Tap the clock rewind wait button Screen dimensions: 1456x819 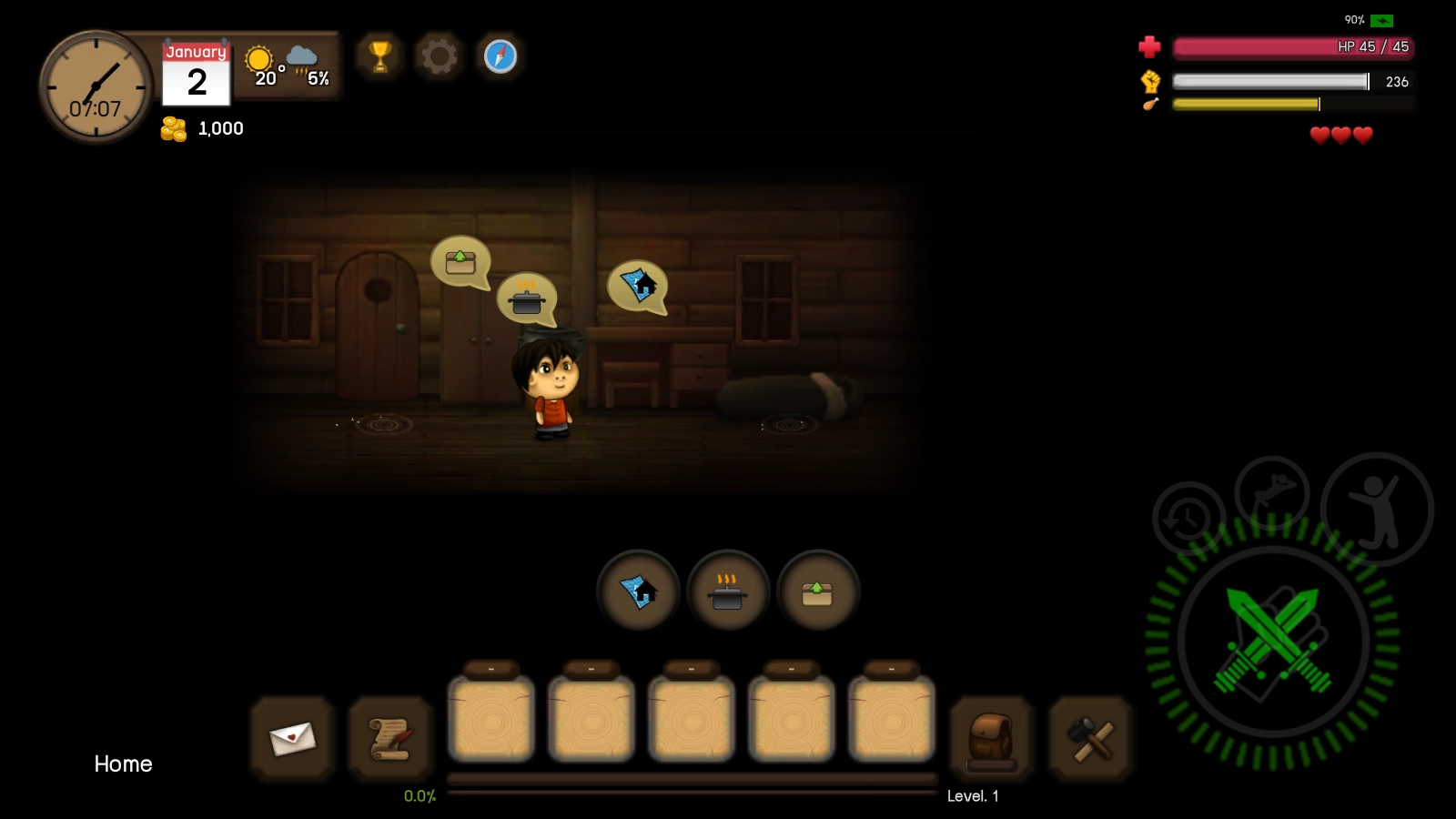click(1188, 519)
